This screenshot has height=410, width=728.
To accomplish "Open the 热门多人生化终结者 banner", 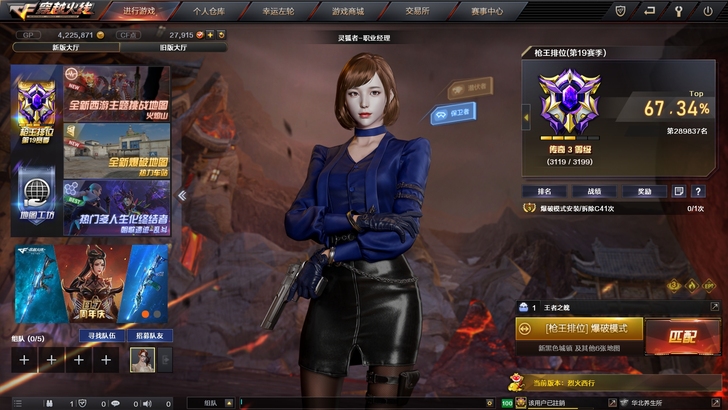I will (116, 207).
